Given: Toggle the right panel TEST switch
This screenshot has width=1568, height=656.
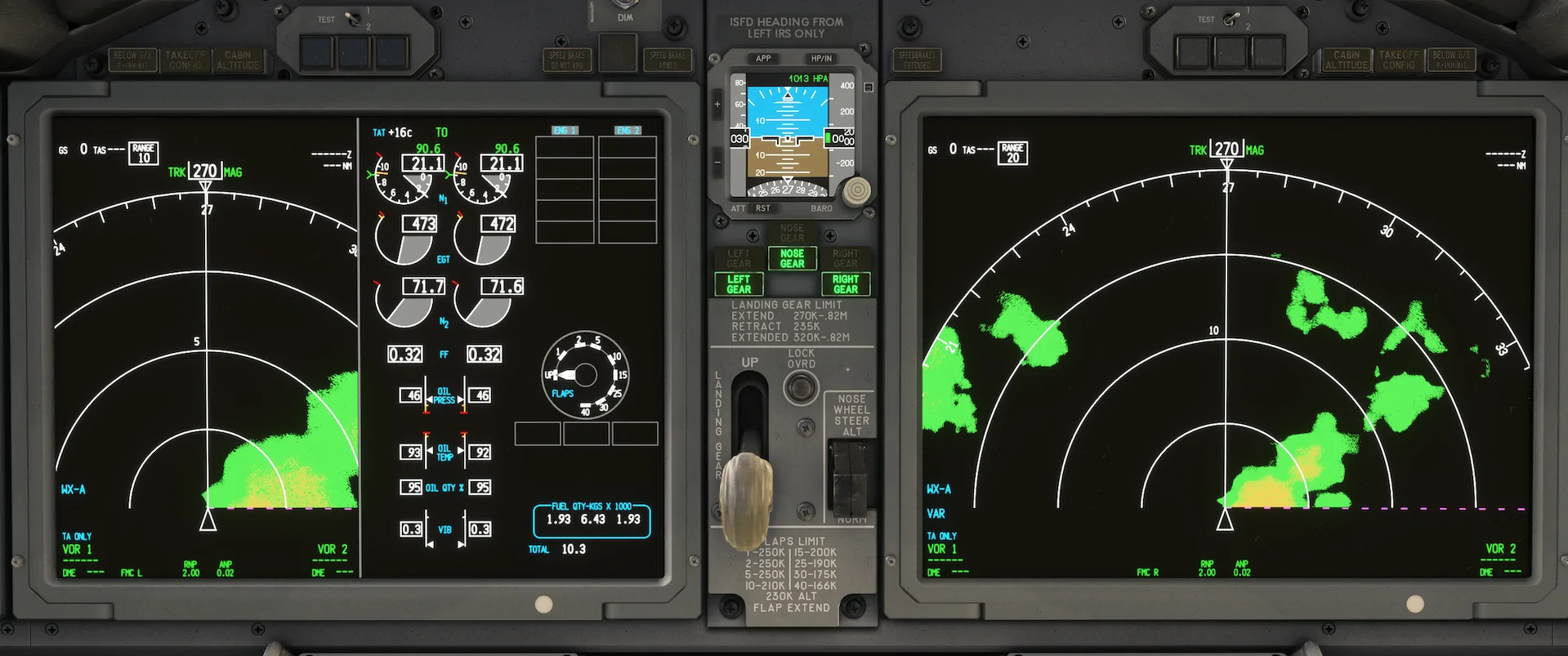Looking at the screenshot, I should [1232, 18].
